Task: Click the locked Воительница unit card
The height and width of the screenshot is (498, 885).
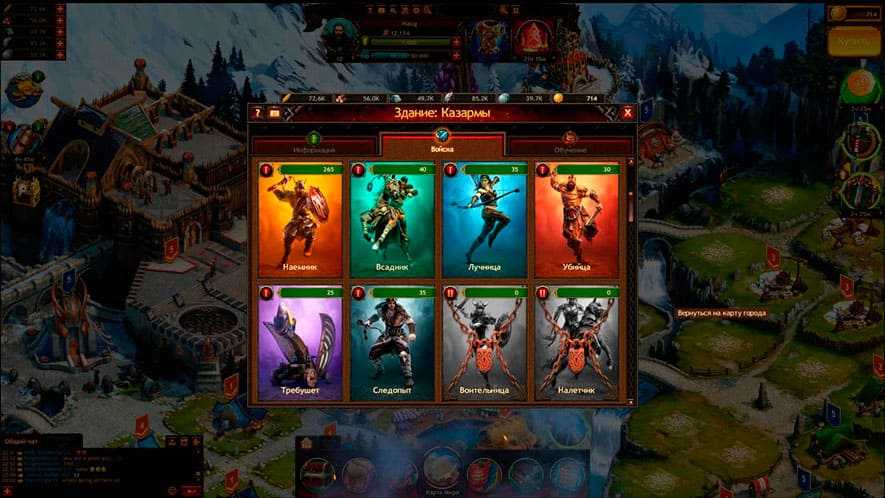Action: tap(484, 343)
